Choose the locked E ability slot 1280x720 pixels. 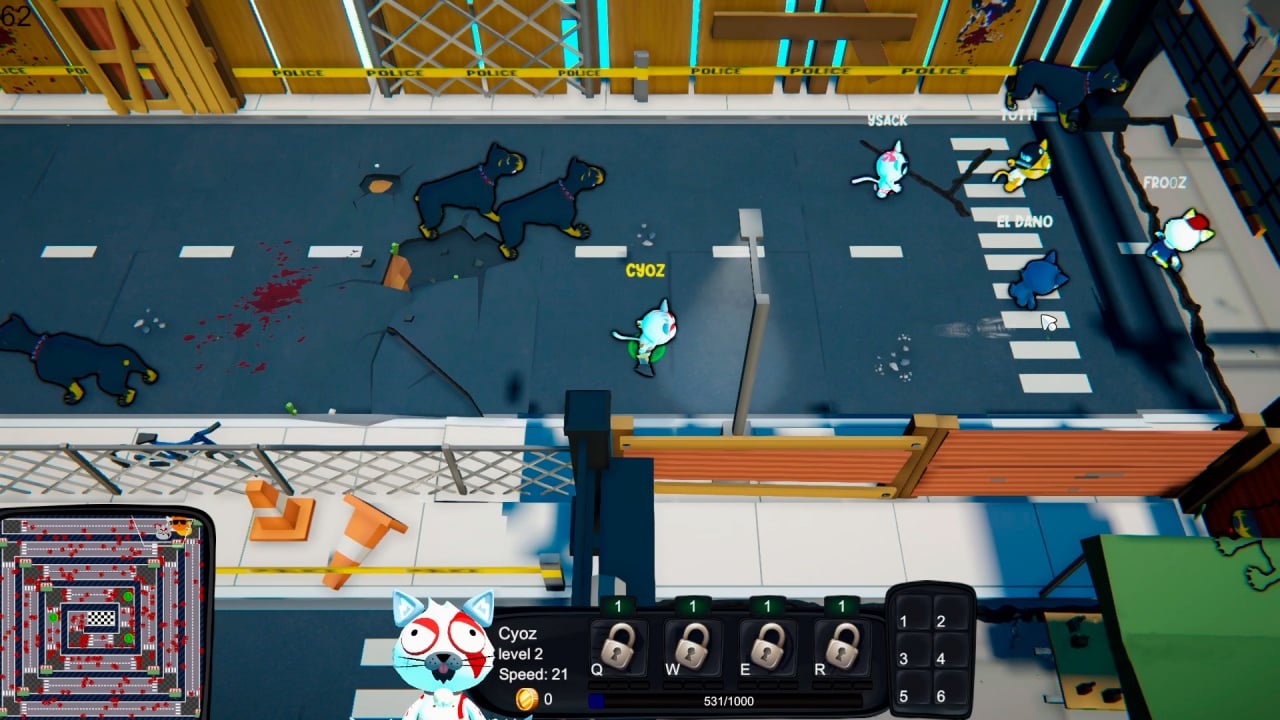coord(767,647)
